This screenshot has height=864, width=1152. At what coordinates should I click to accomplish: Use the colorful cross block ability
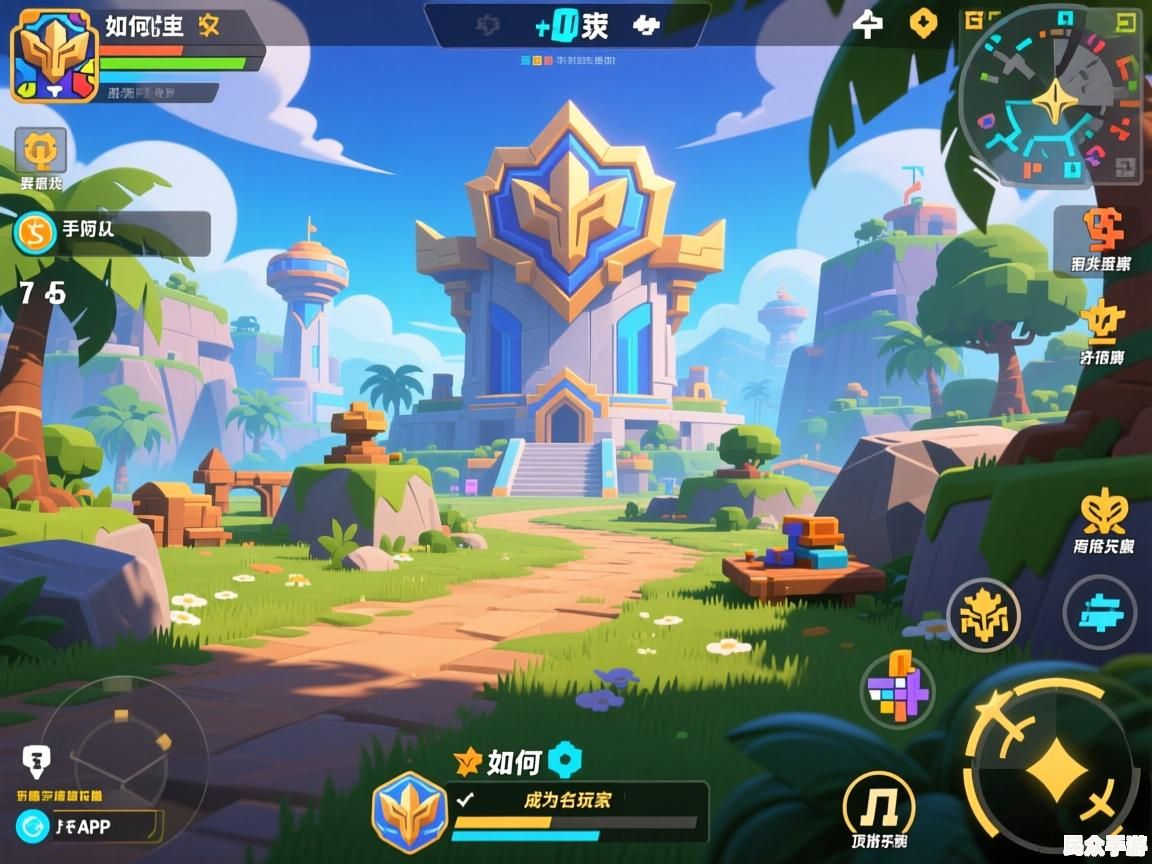897,690
